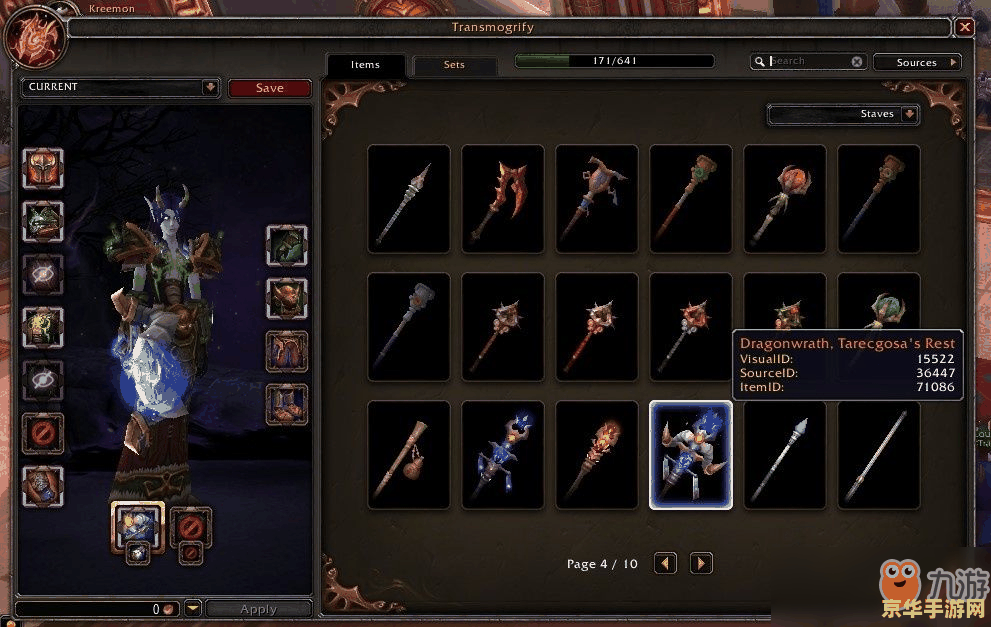Viewport: 991px width, 627px height.
Task: Click the red Save button
Action: tap(269, 88)
